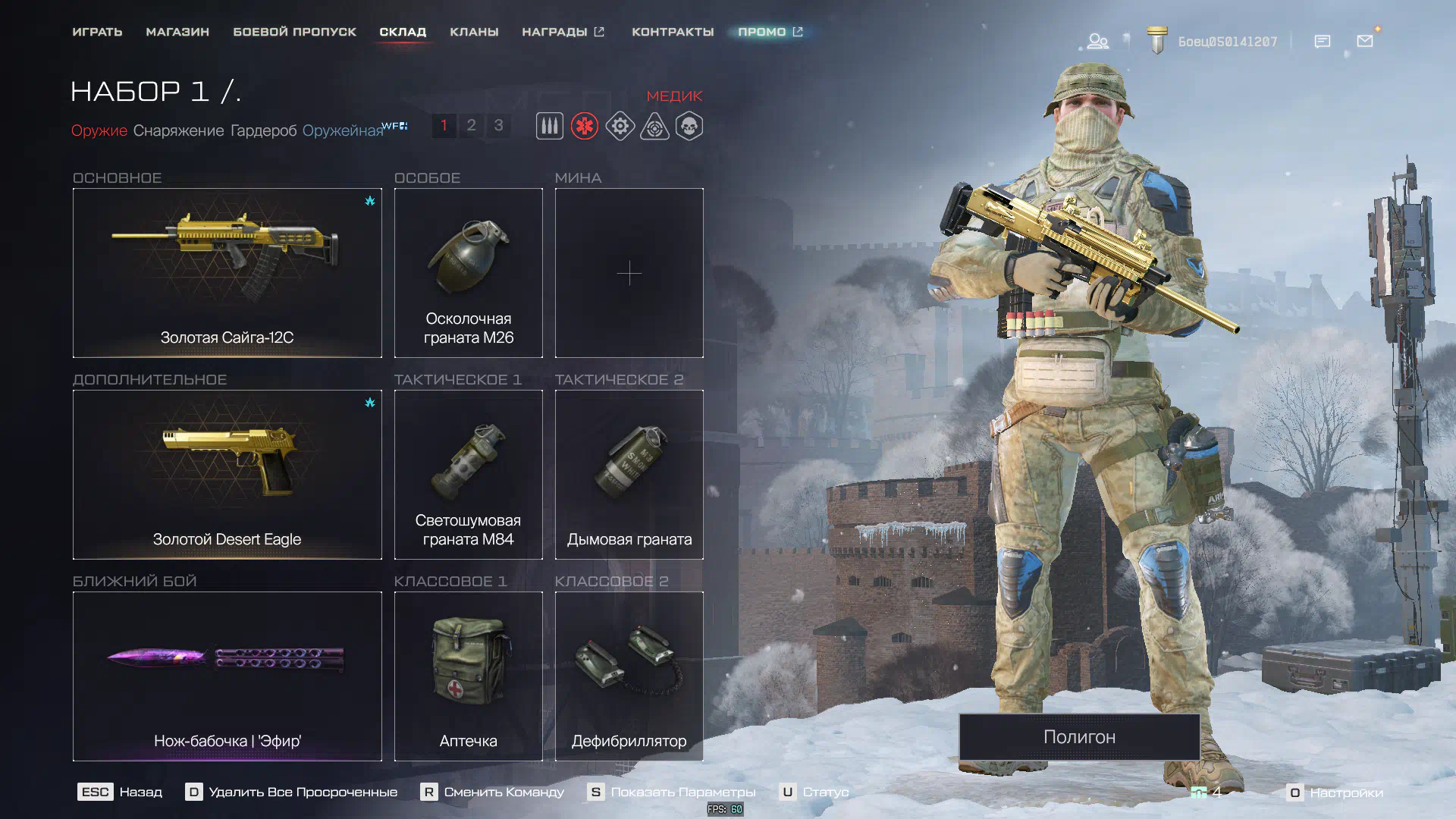Open the Кланы section

click(x=474, y=32)
